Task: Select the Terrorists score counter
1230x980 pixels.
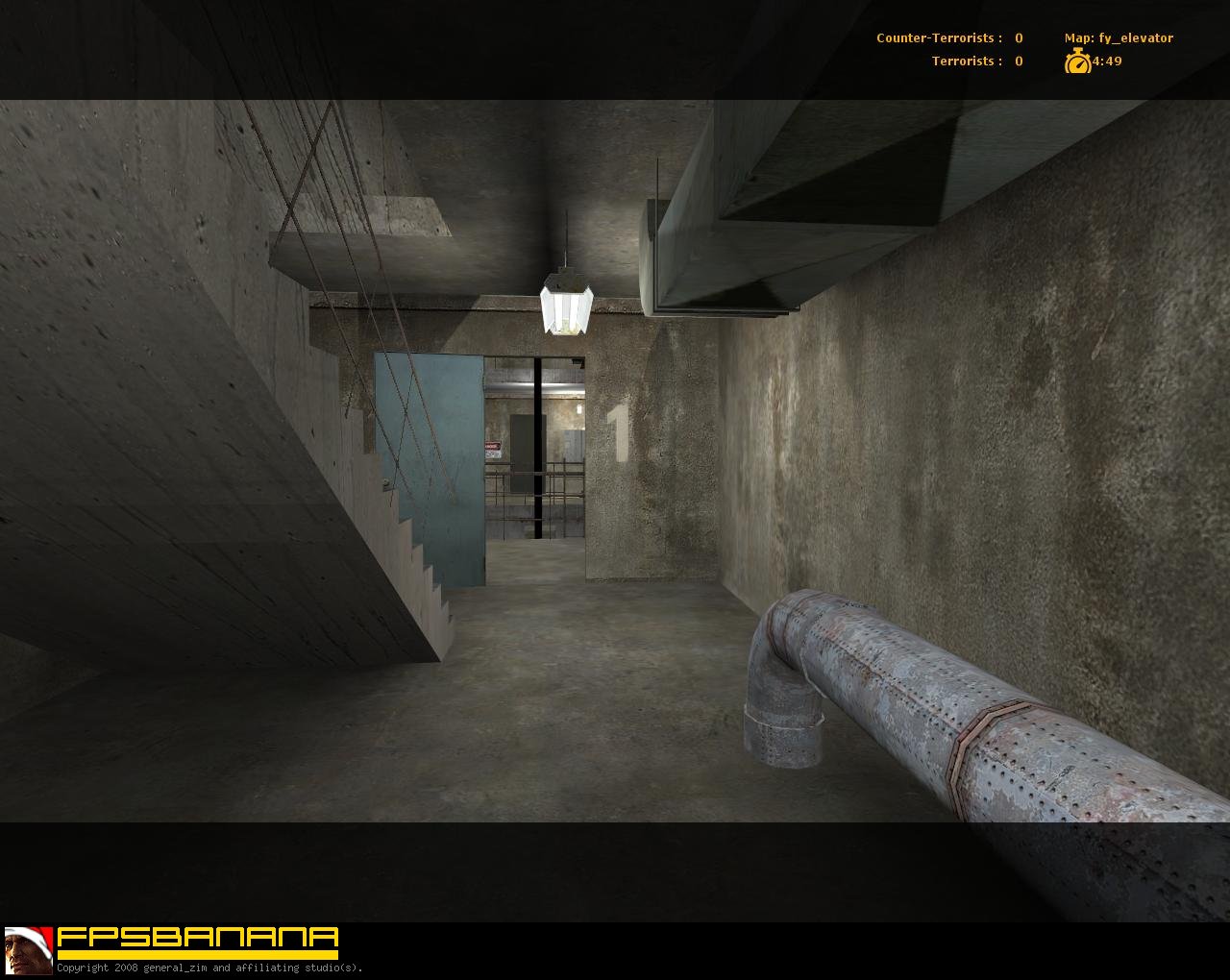Action: pos(1018,61)
